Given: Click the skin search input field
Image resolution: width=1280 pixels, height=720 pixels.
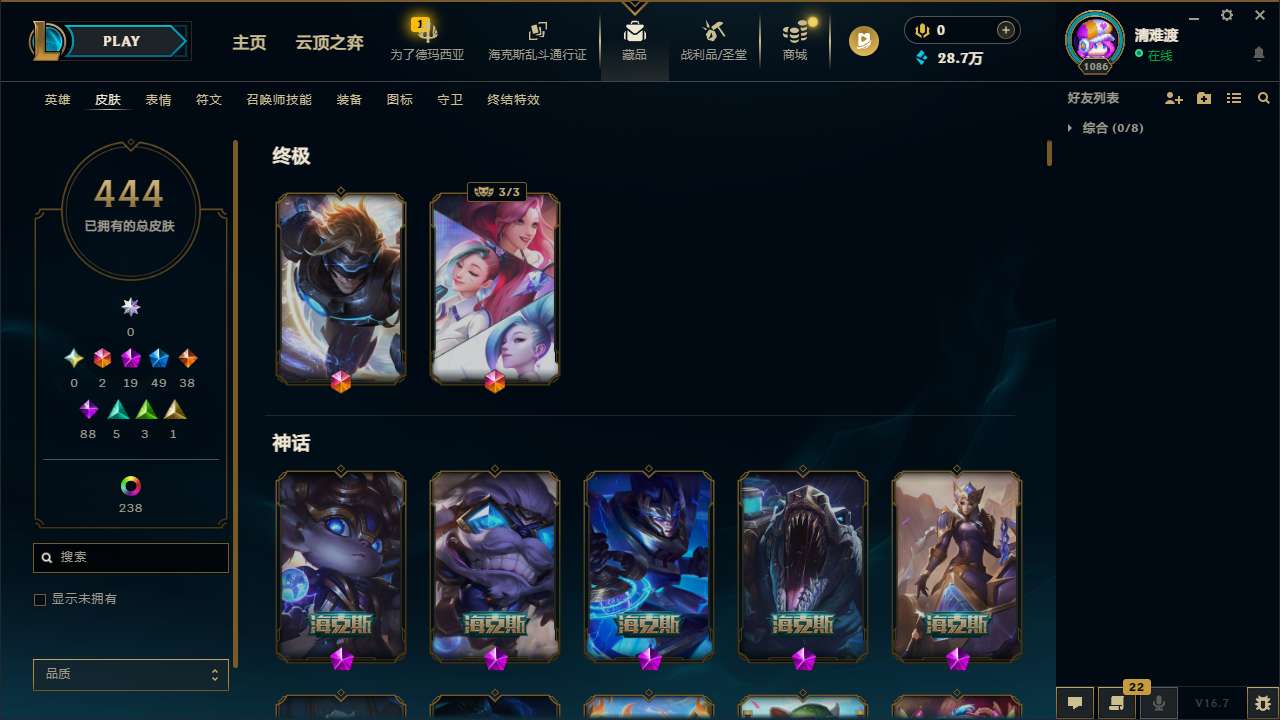Looking at the screenshot, I should point(130,557).
